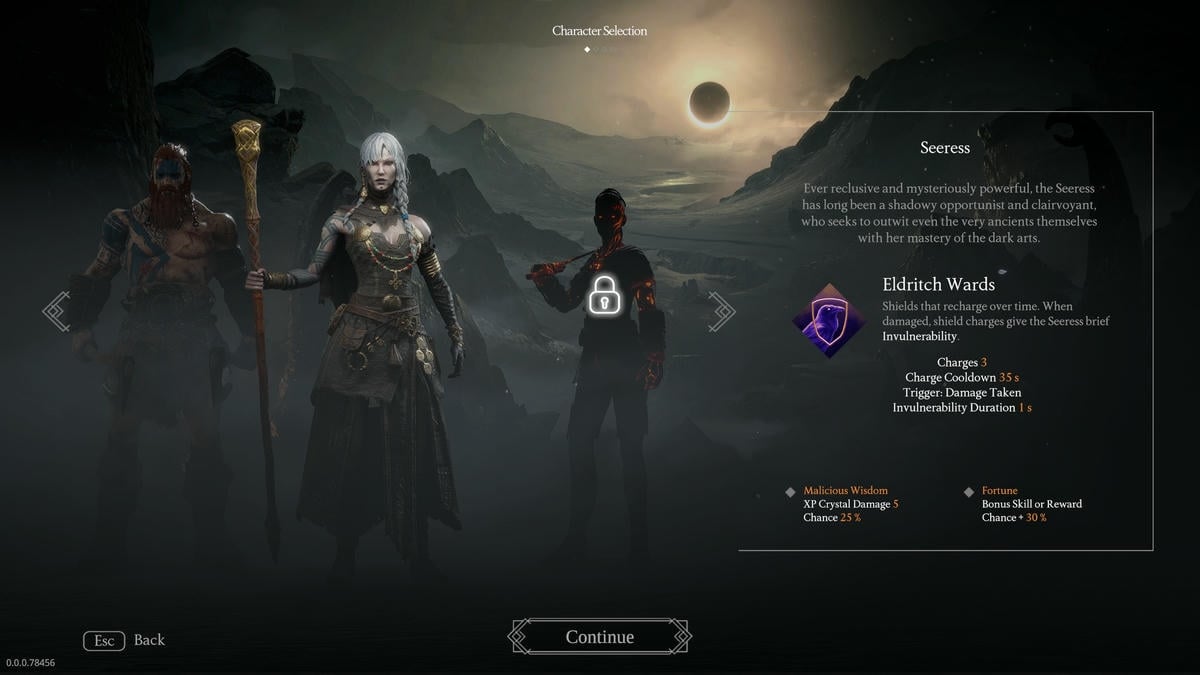
Task: Inspect the Eldritch Wards raven icon
Action: coord(827,320)
